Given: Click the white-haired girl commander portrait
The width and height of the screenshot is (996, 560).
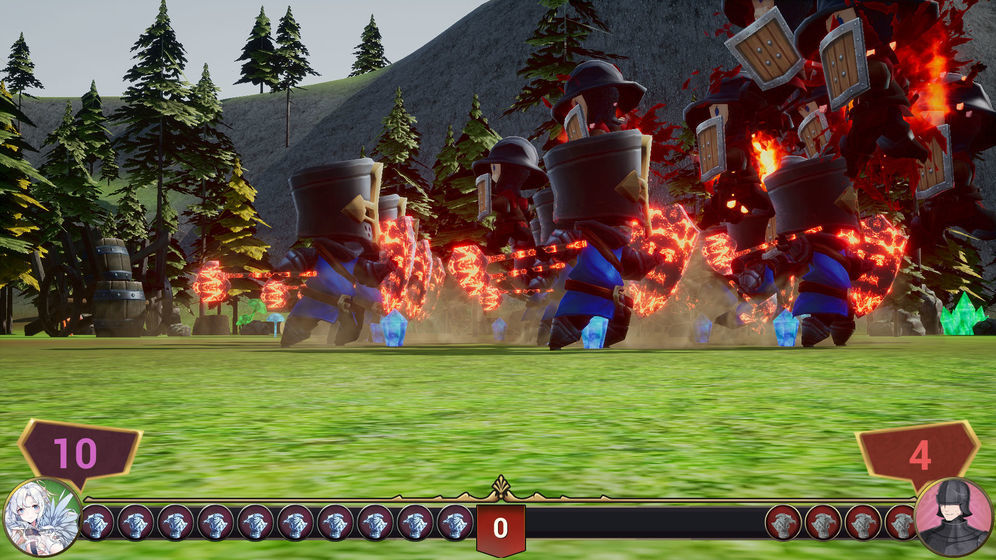Looking at the screenshot, I should pos(42,518).
